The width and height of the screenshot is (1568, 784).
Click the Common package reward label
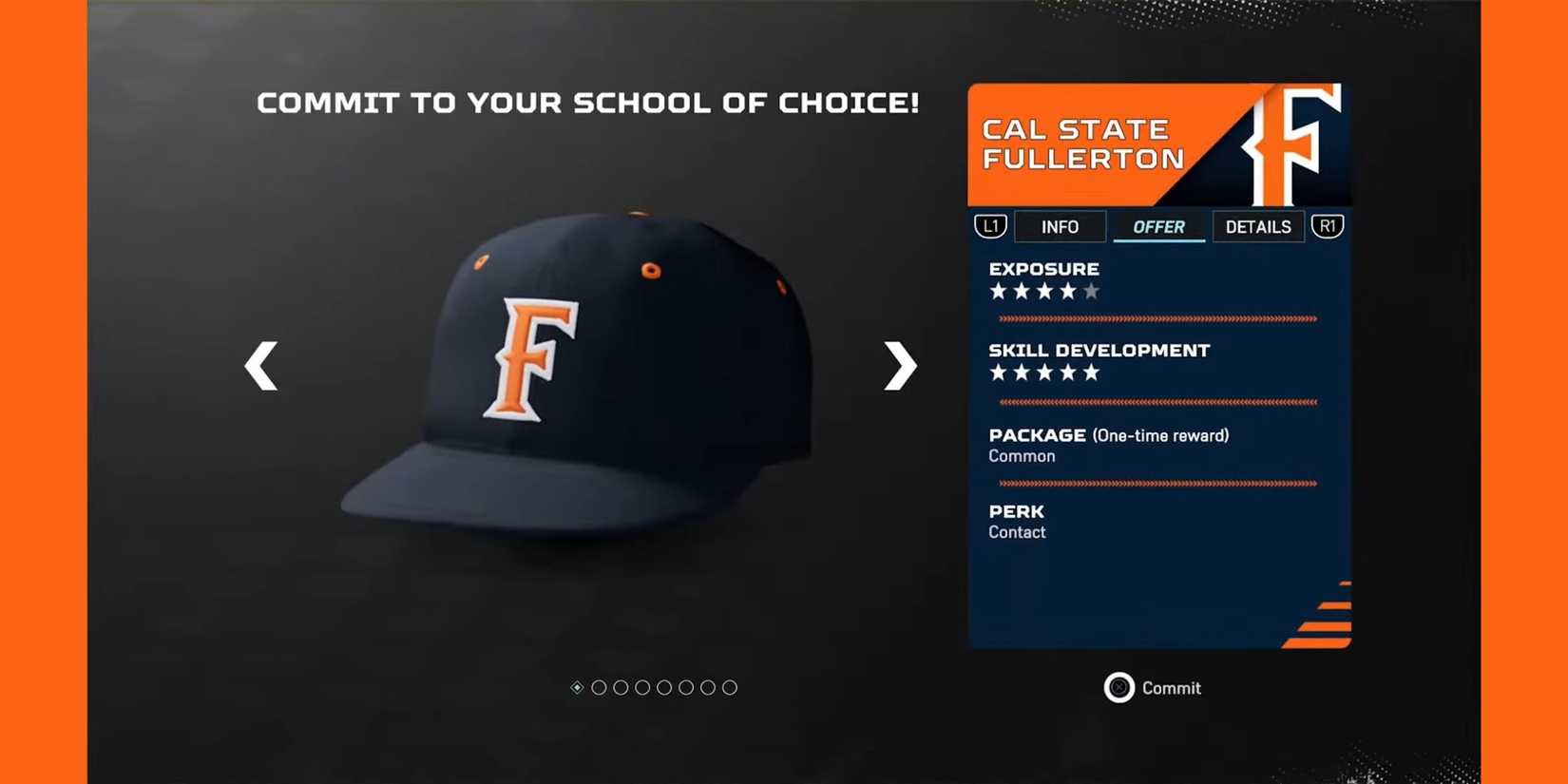[x=1021, y=455]
